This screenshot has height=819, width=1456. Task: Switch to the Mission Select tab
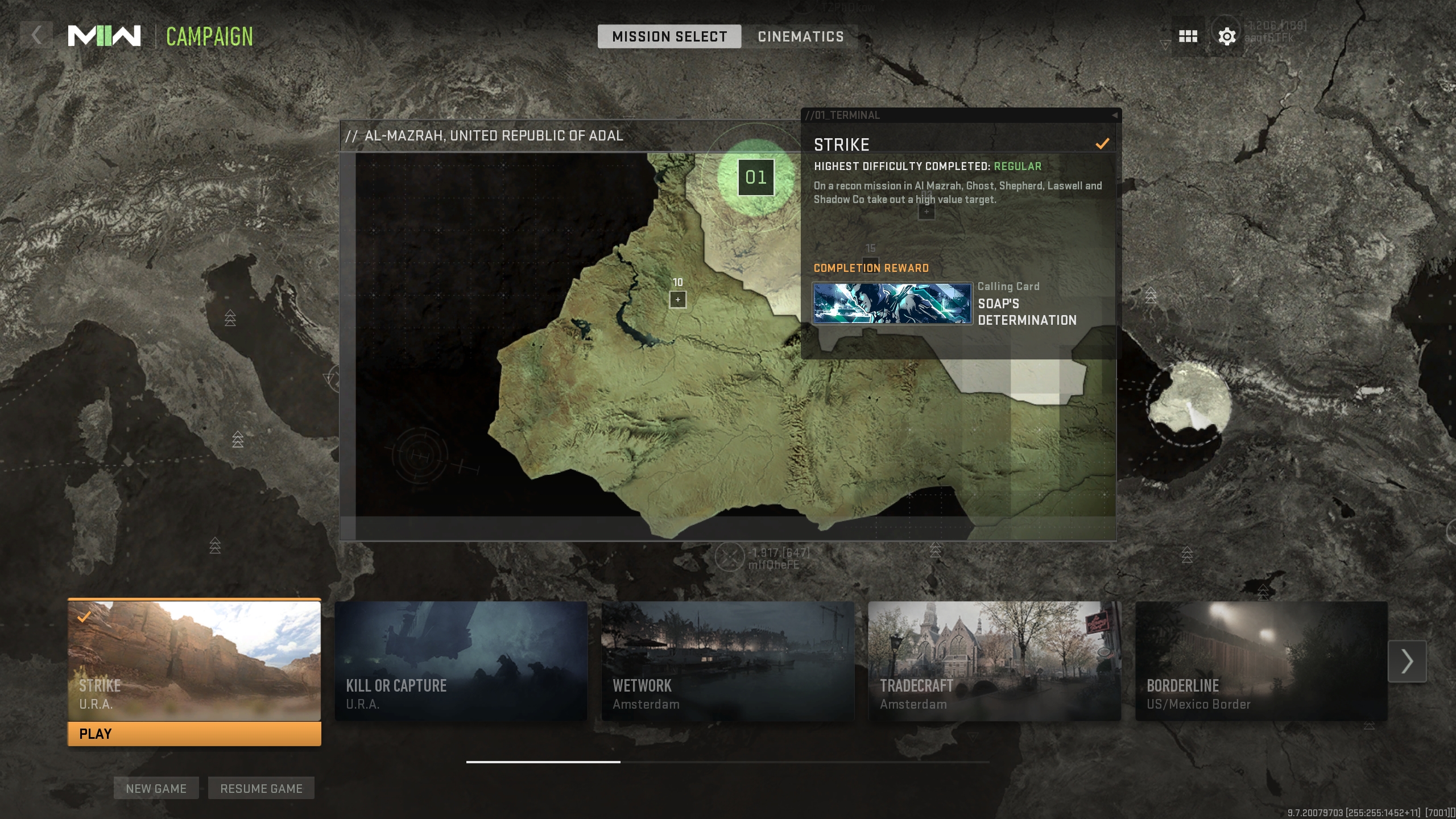[669, 36]
